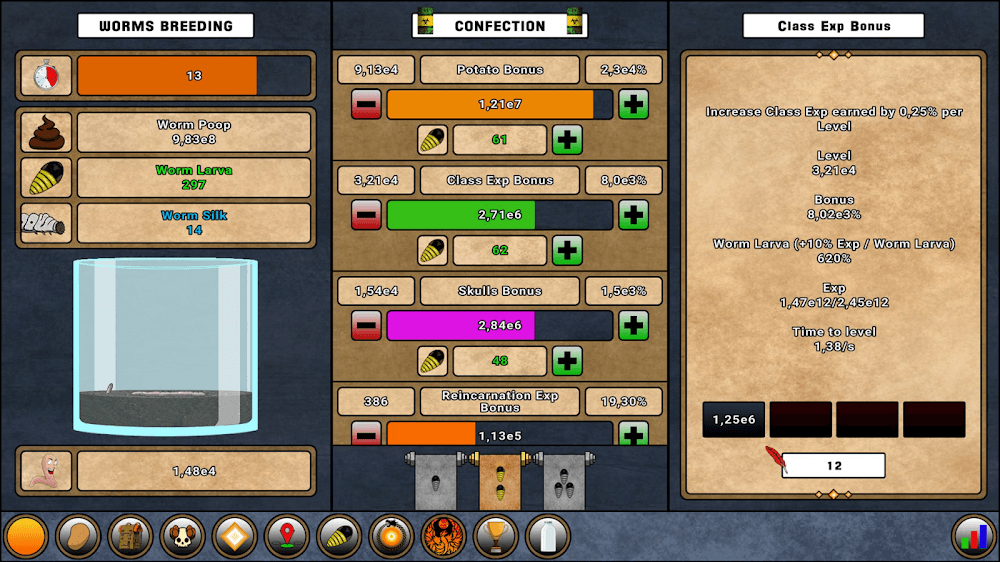Select the feather quill number input field
The height and width of the screenshot is (562, 1000).
coord(834,465)
